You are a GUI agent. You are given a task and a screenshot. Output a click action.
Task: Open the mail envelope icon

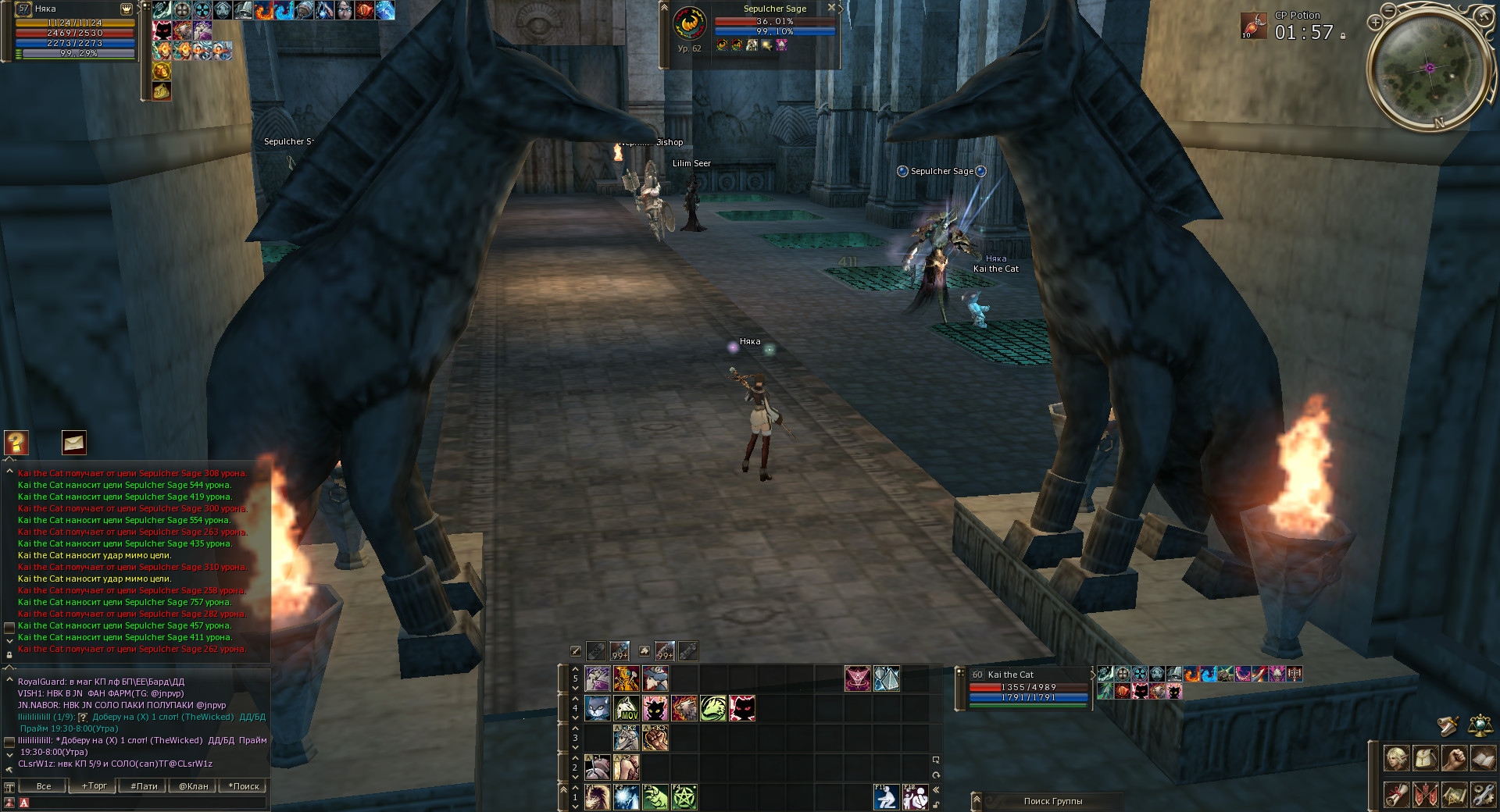tap(74, 443)
